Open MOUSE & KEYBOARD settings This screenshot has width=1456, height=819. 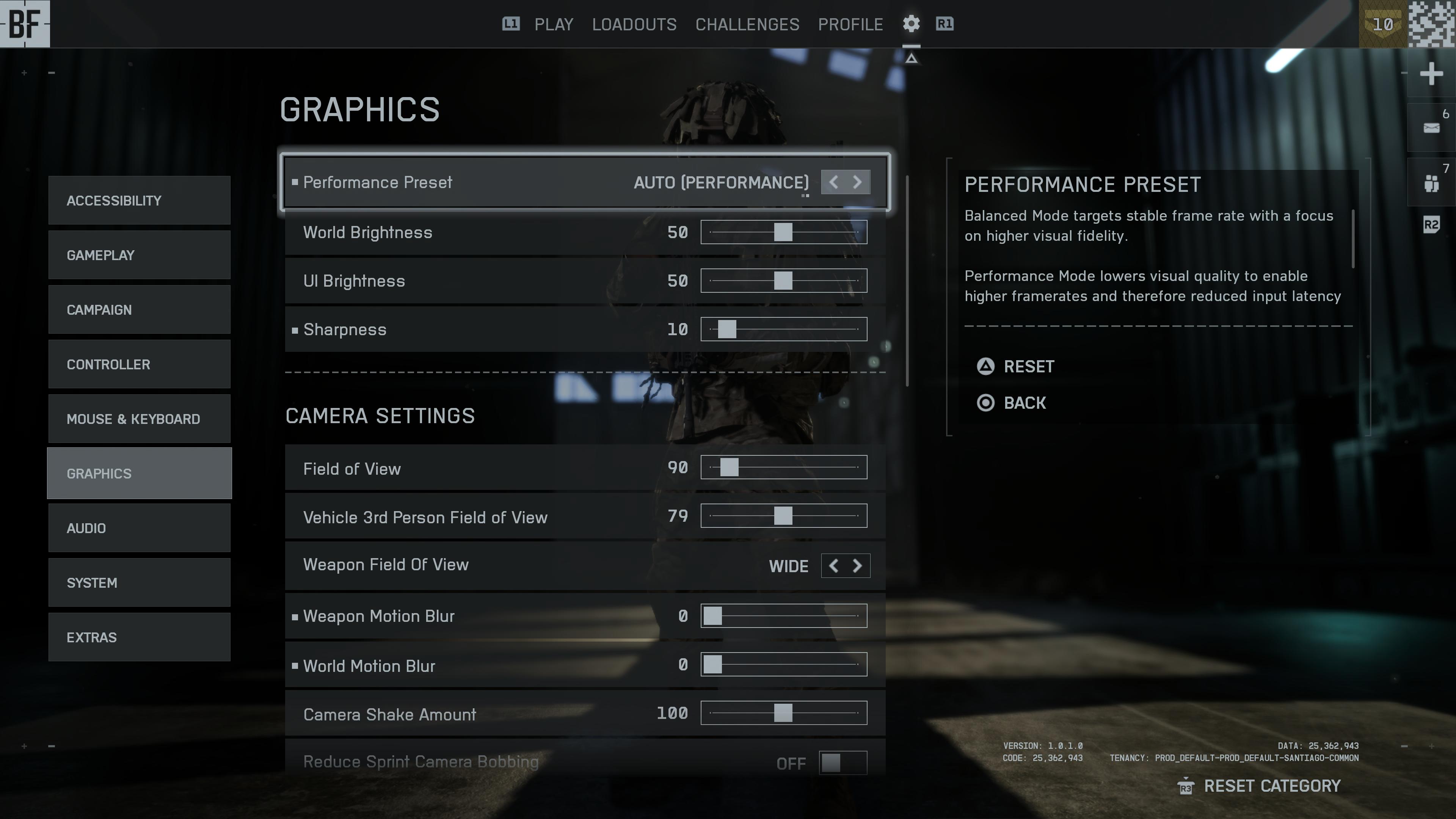[x=139, y=419]
